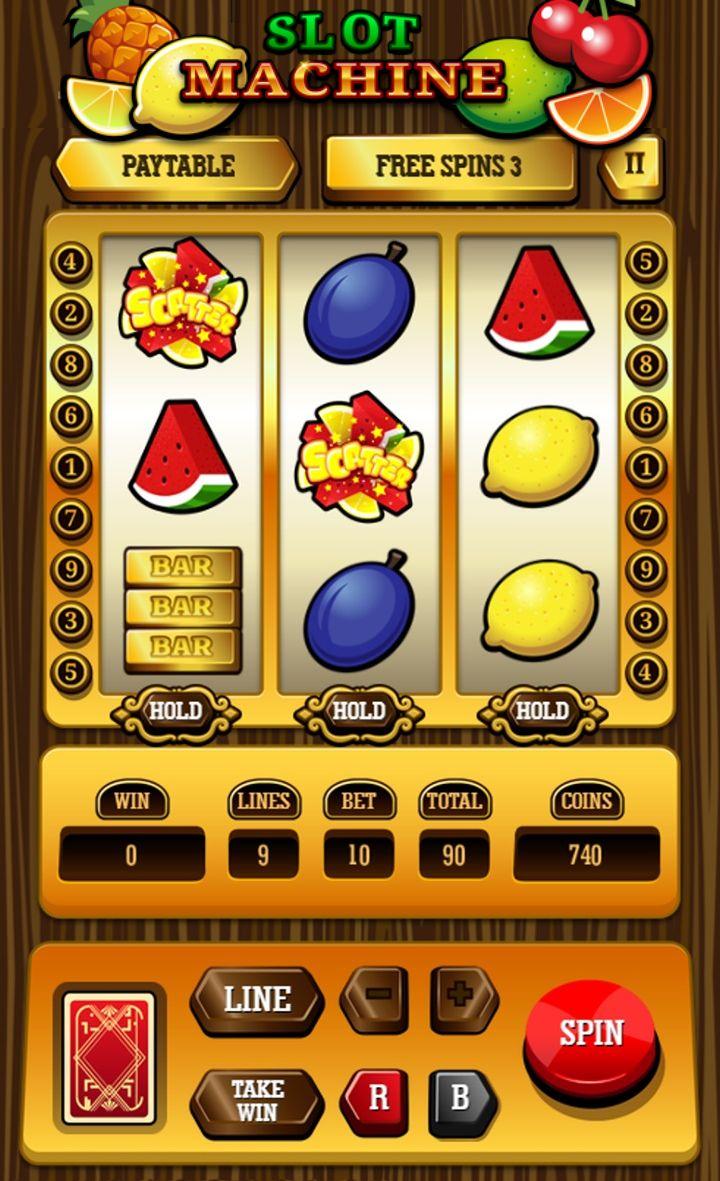Hold the reel with the BAR symbol

(x=176, y=712)
